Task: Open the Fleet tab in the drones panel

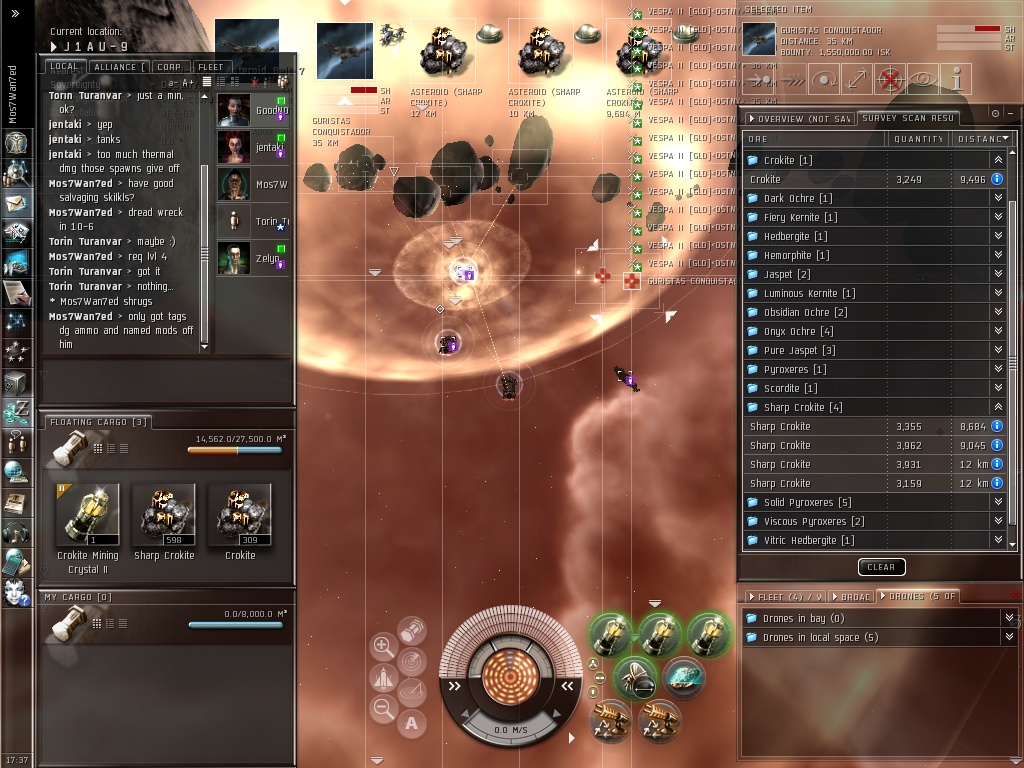Action: click(777, 596)
